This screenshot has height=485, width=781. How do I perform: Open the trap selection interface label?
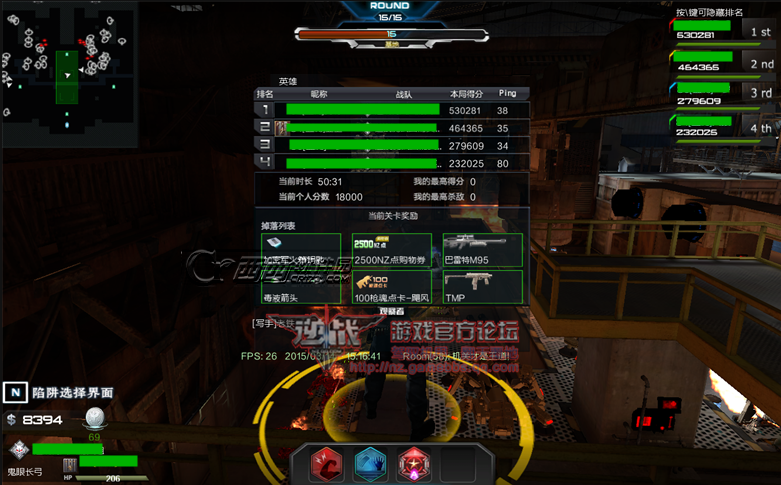click(x=61, y=393)
